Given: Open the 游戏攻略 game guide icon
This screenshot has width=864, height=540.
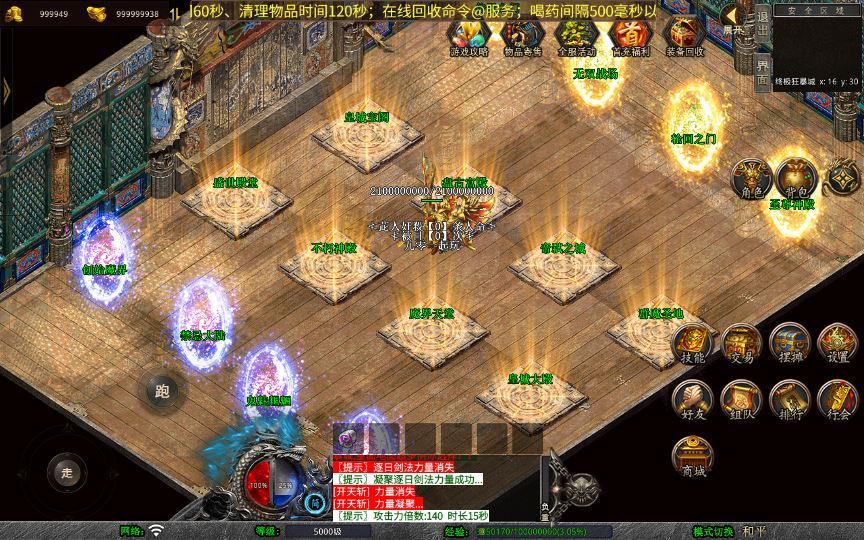Looking at the screenshot, I should point(468,36).
